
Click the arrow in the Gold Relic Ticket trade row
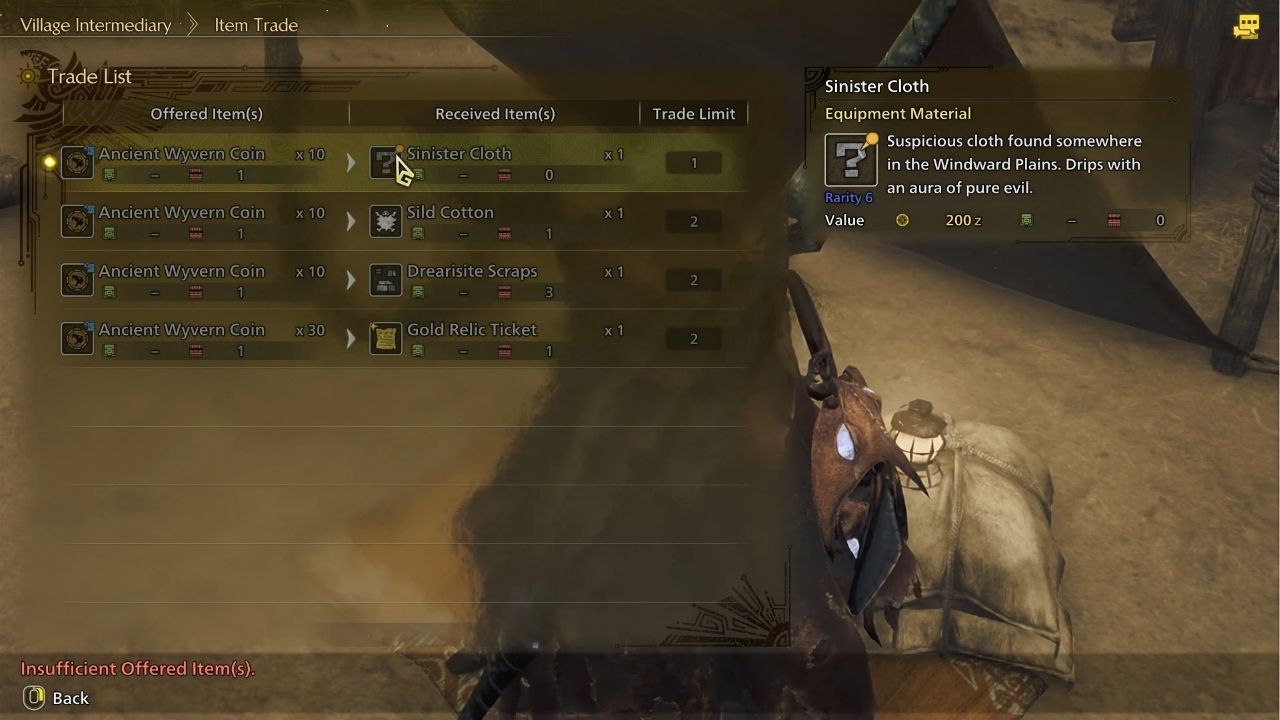coord(351,337)
